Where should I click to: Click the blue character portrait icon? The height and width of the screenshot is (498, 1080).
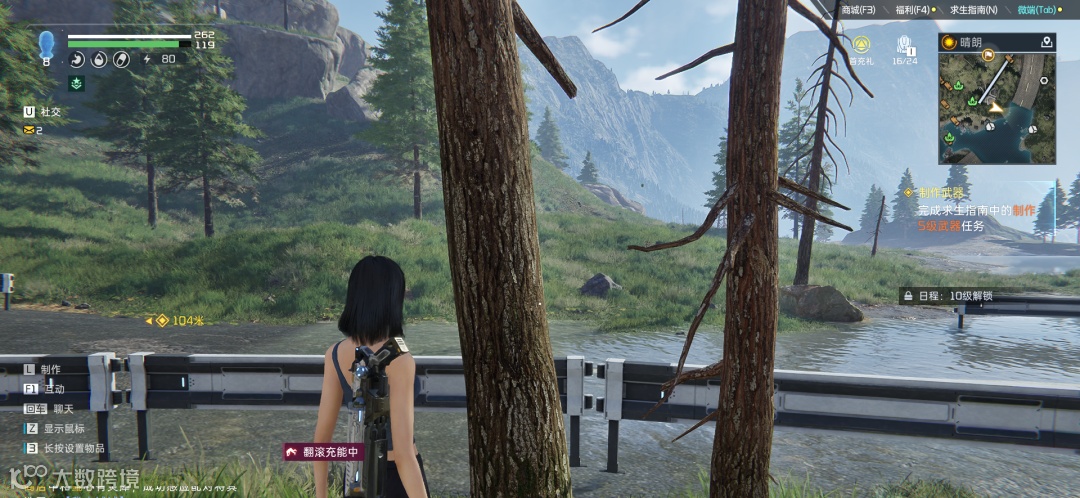coord(46,45)
